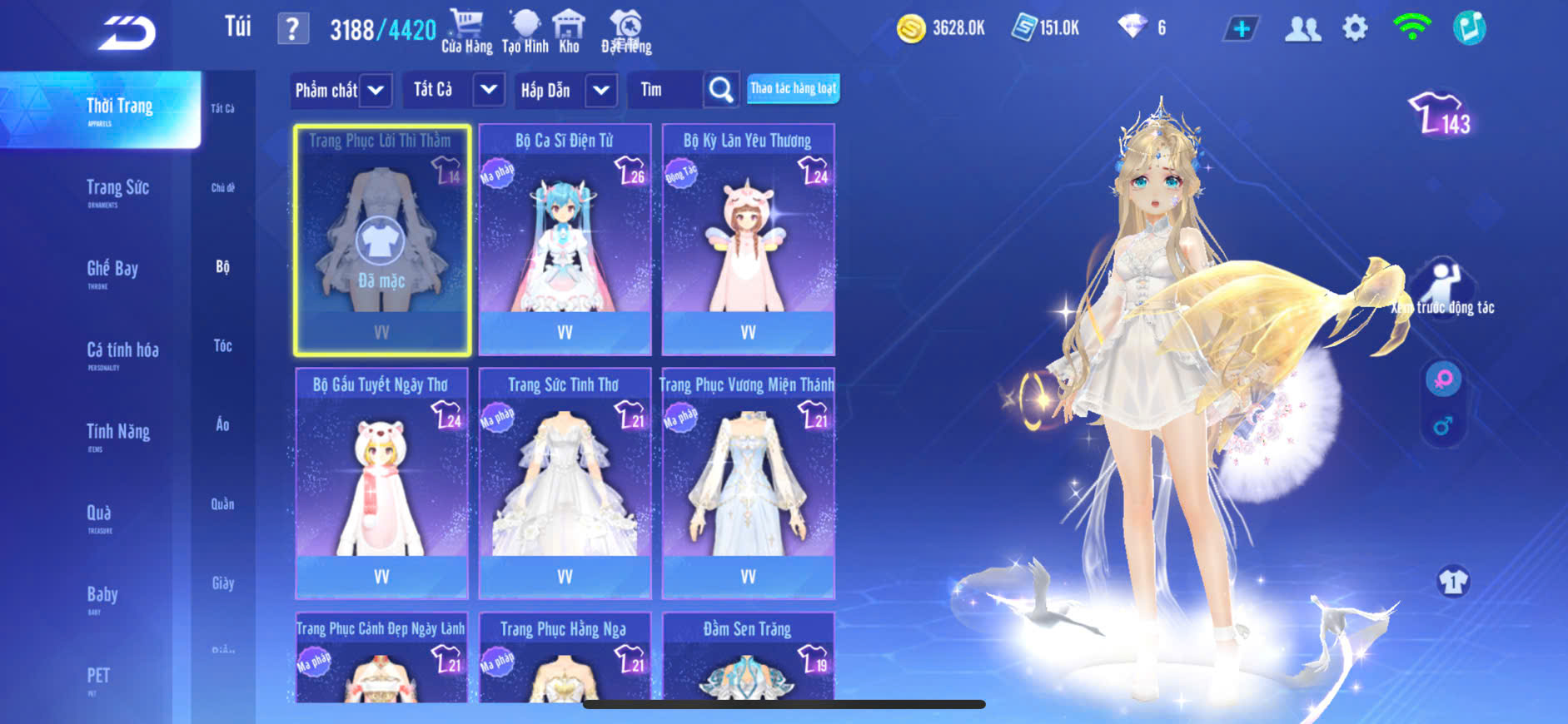Switch to the Trang Sức tab
The image size is (1568, 724).
point(117,190)
